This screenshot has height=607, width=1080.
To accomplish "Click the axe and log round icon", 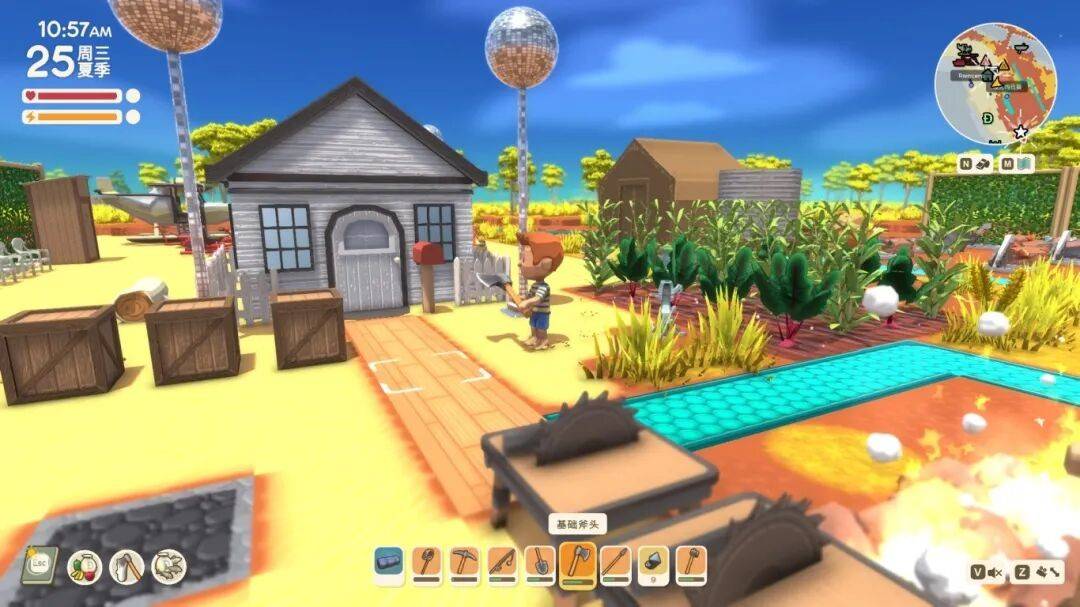I will pyautogui.click(x=127, y=567).
